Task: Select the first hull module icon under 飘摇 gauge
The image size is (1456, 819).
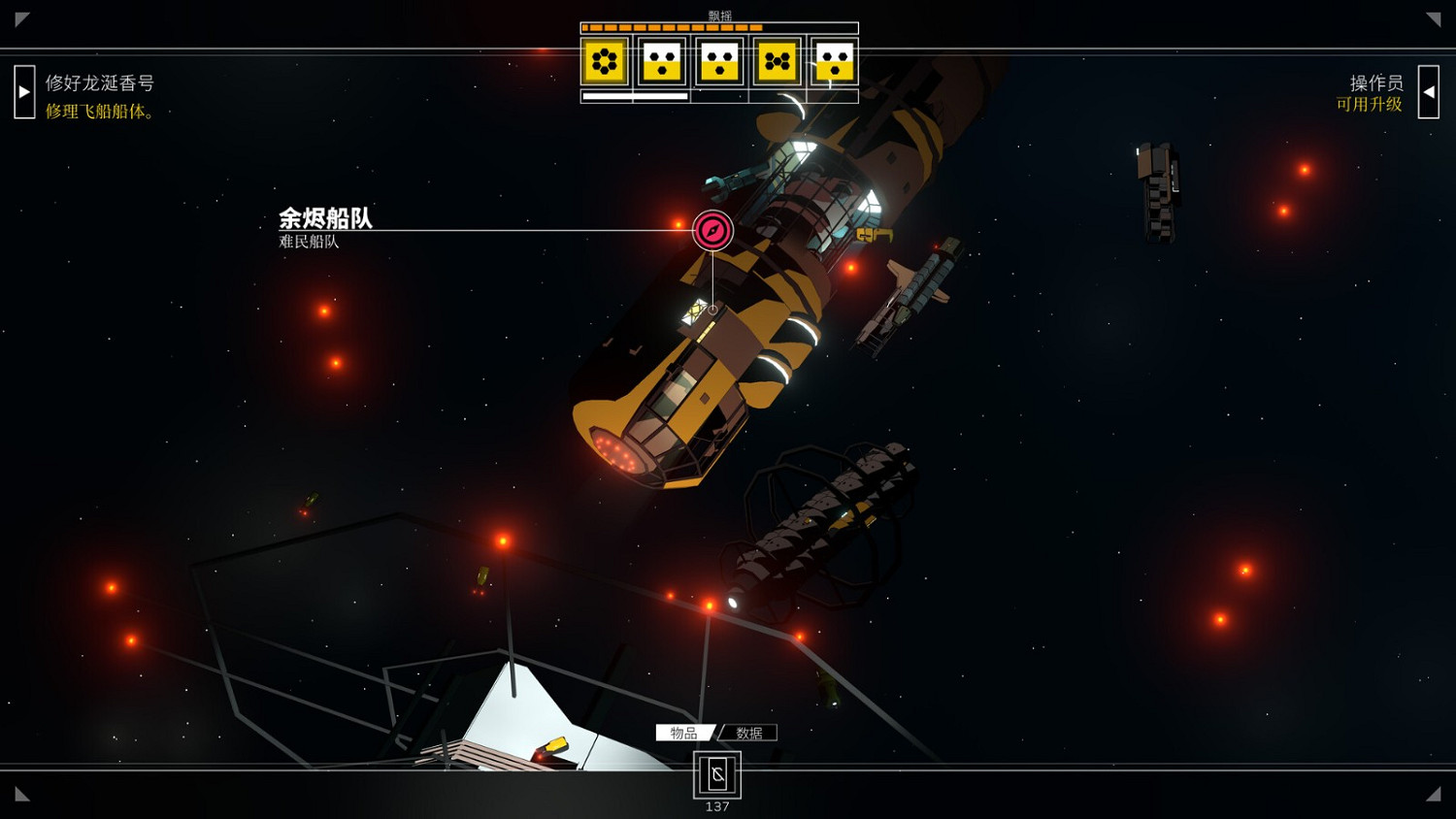Action: (607, 61)
